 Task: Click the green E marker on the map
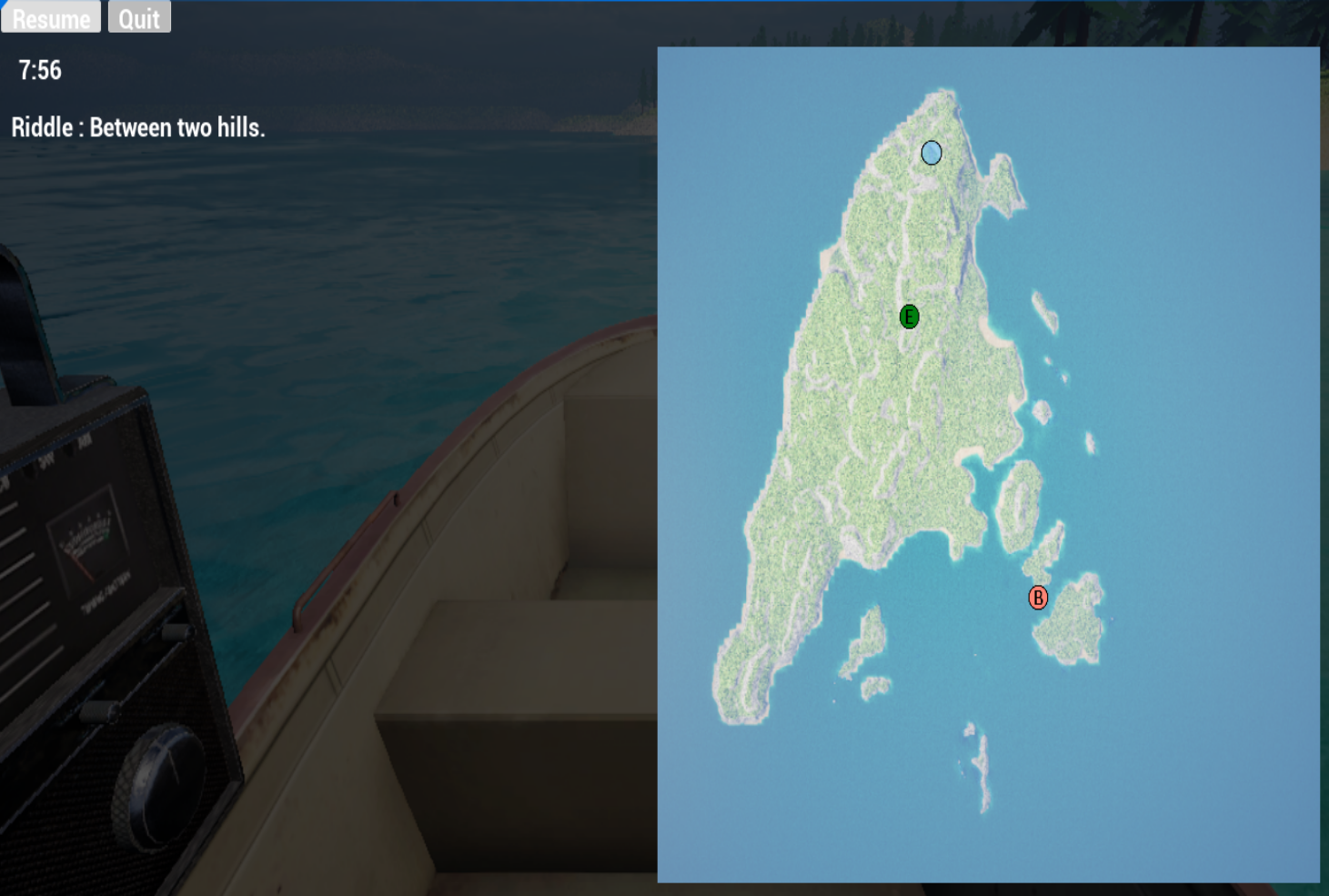click(909, 318)
